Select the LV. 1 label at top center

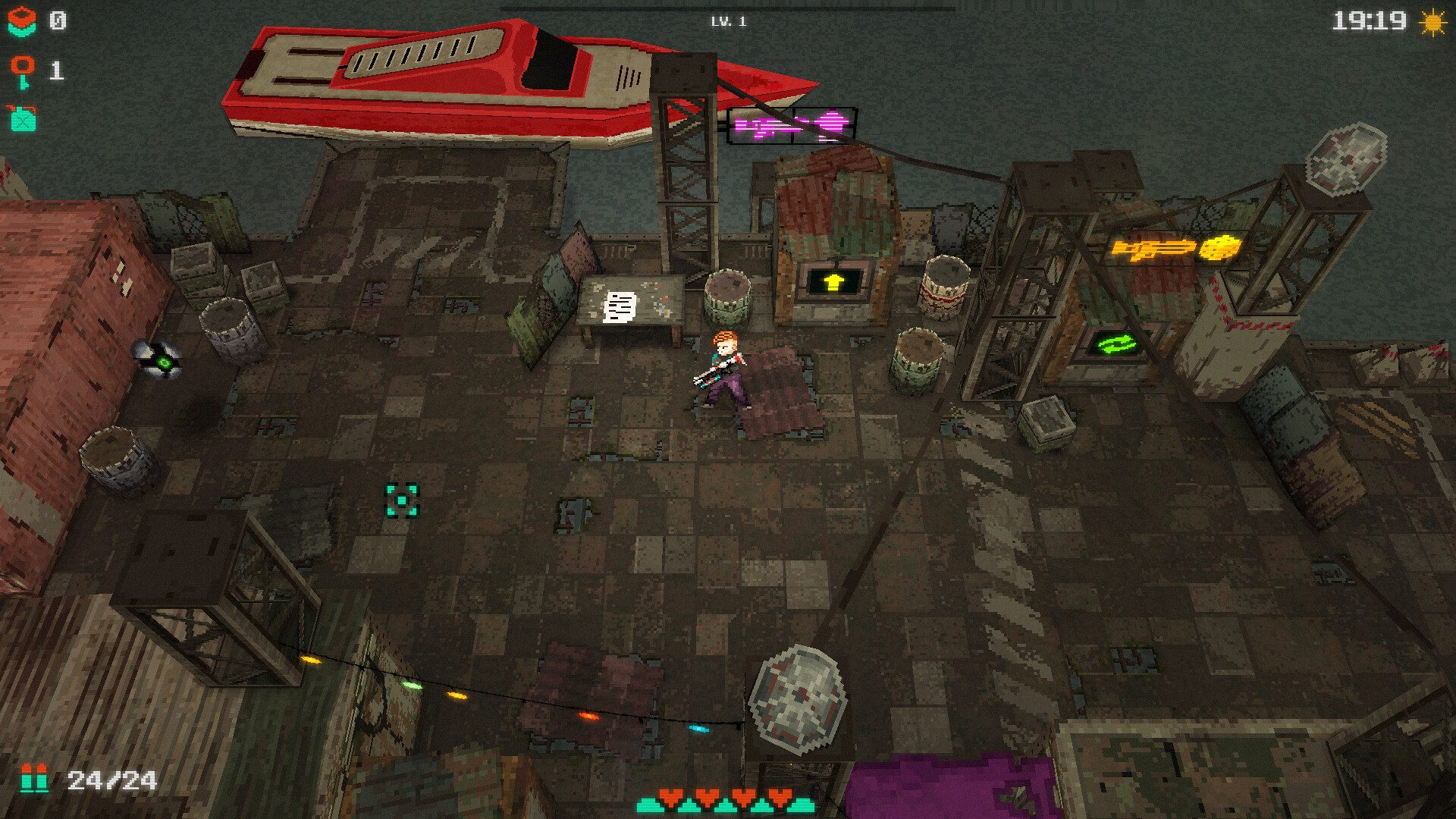(726, 21)
